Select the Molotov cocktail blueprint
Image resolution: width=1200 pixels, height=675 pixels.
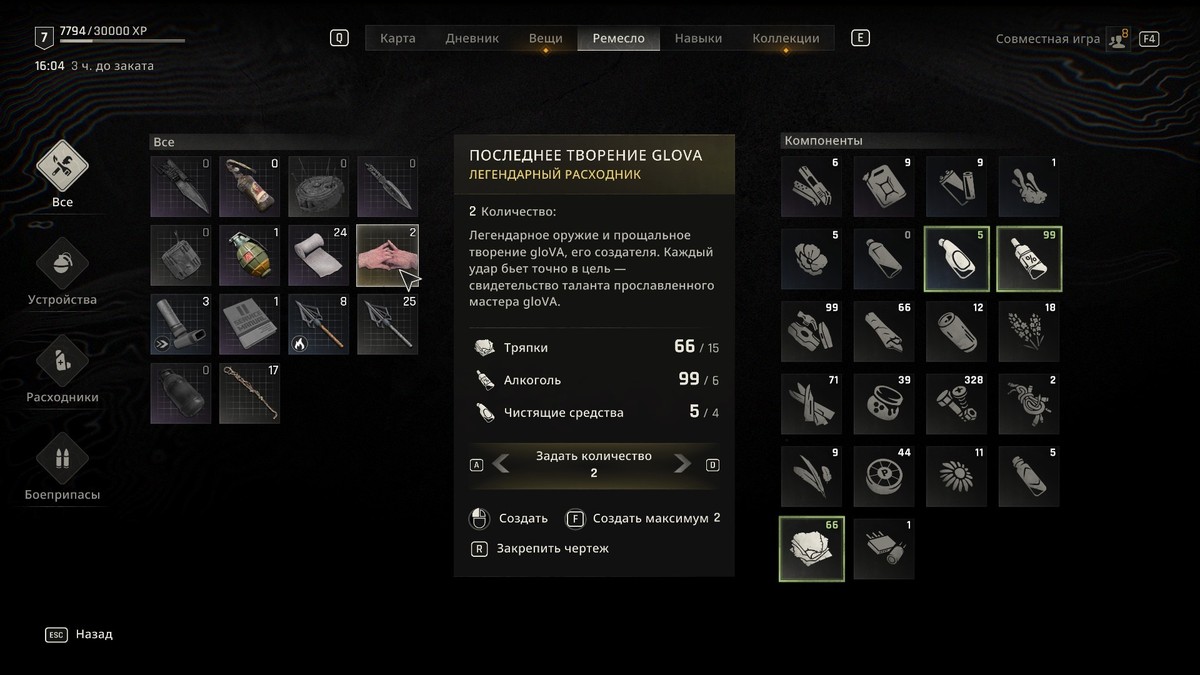click(250, 187)
